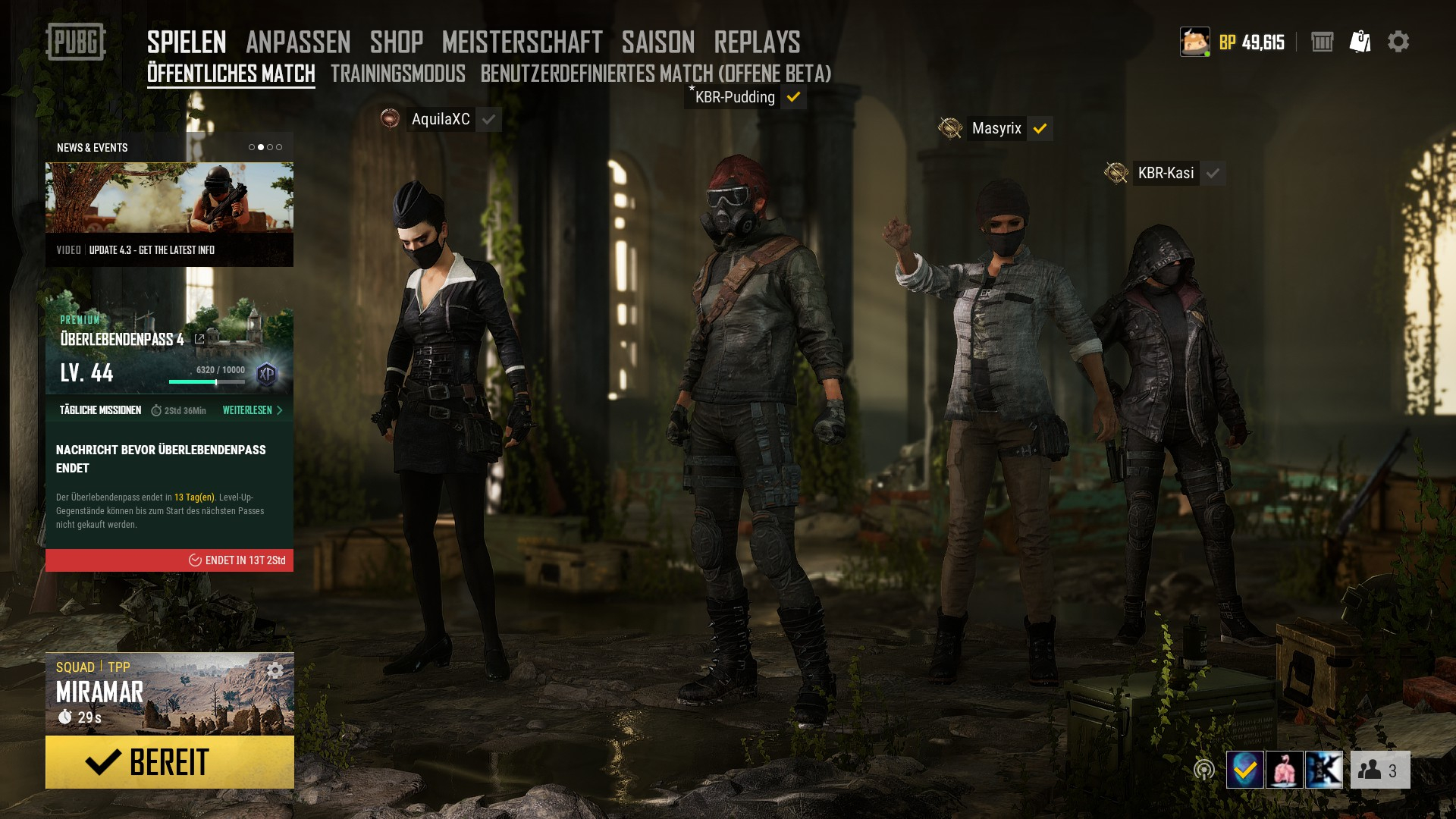The image size is (1456, 819).
Task: Go to the Shop tab
Action: (x=397, y=42)
